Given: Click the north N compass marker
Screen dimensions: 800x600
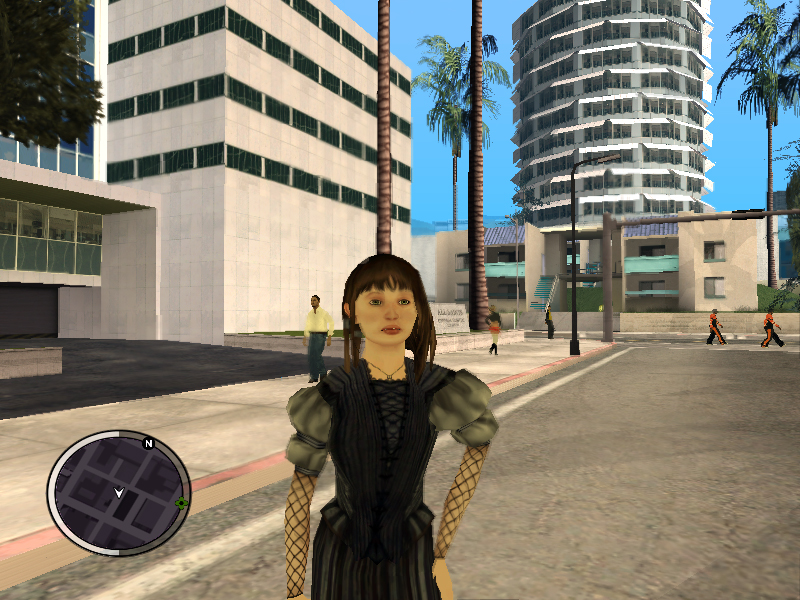Looking at the screenshot, I should point(149,443).
